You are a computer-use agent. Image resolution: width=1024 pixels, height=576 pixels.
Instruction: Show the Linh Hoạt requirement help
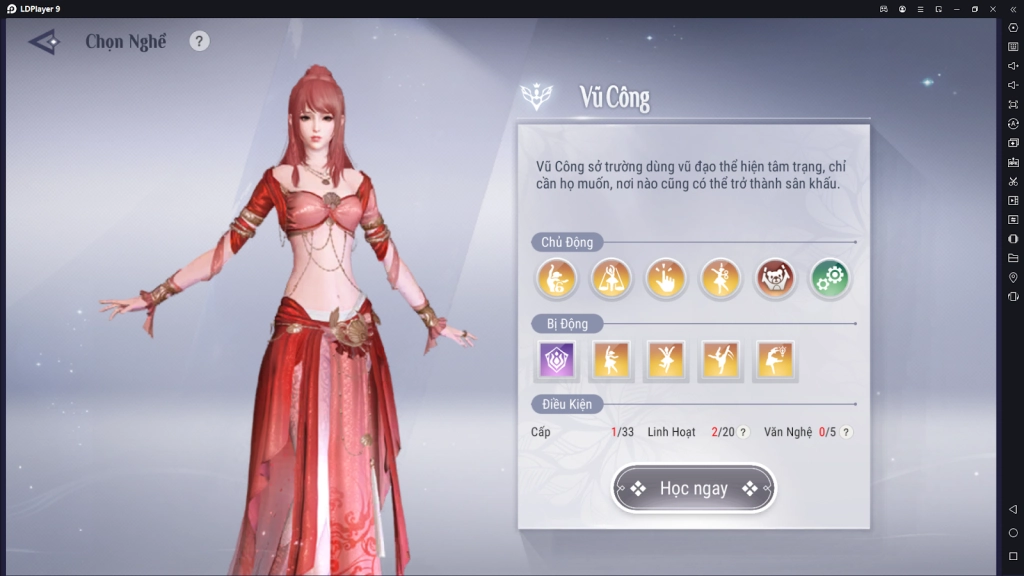tap(743, 433)
